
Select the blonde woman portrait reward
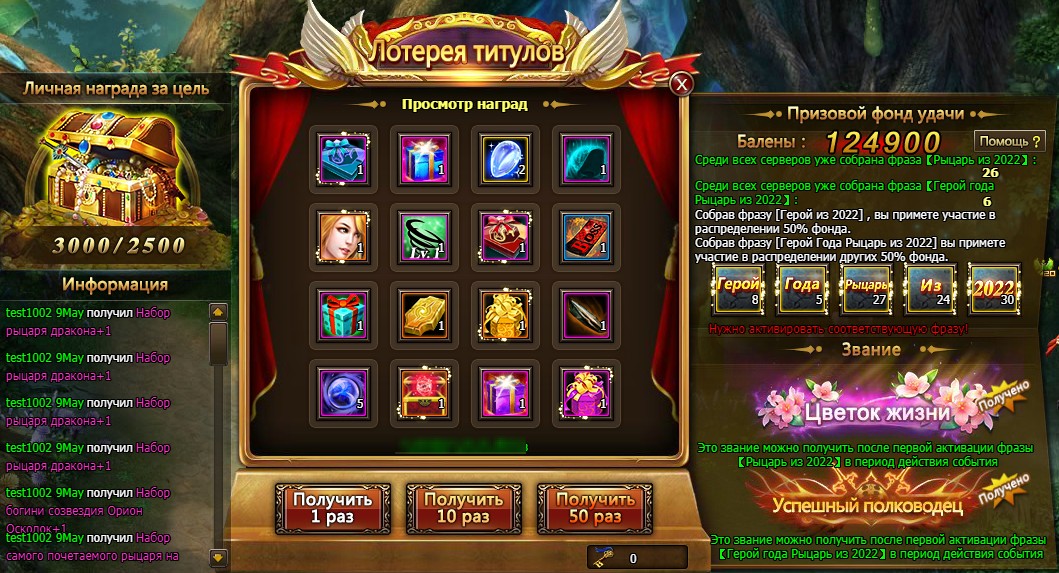[x=343, y=236]
